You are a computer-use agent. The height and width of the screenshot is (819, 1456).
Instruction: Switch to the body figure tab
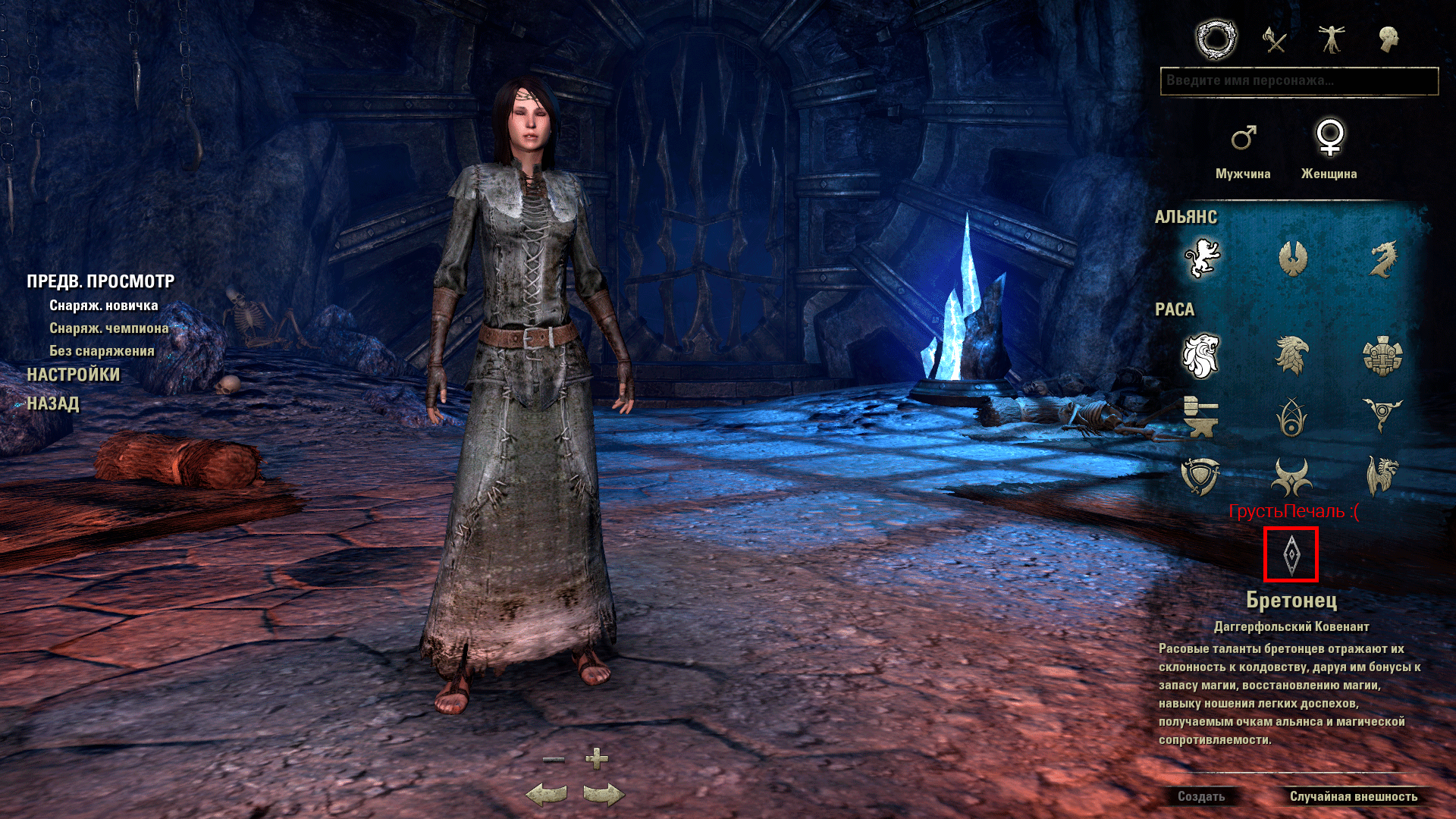(1331, 39)
